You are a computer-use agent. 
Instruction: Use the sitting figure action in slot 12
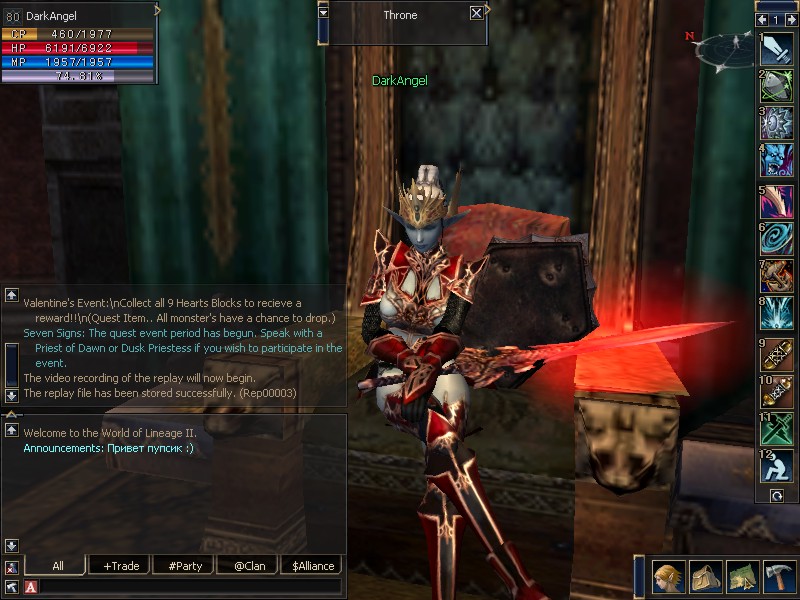[x=777, y=466]
